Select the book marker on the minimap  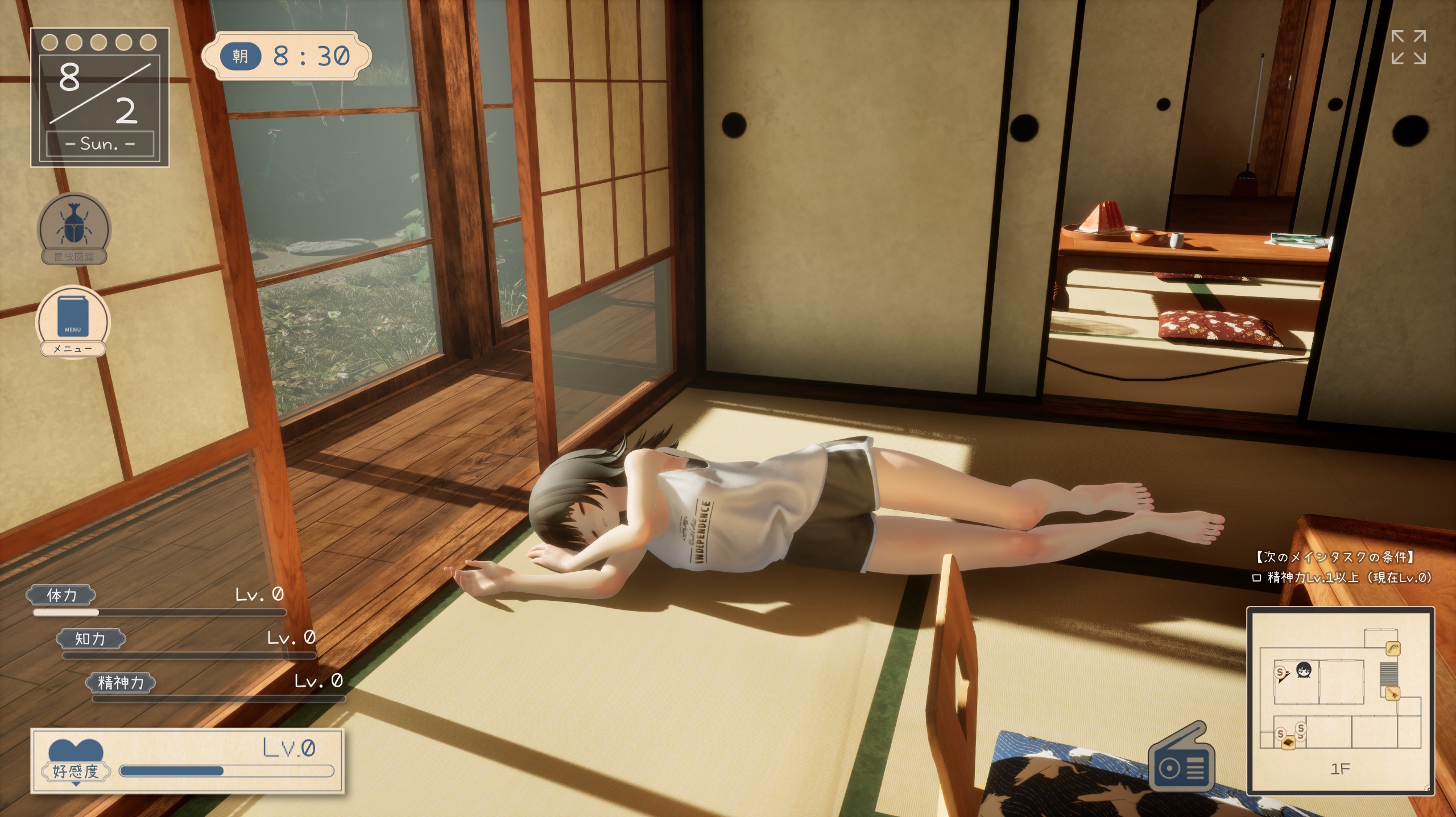(x=1288, y=742)
